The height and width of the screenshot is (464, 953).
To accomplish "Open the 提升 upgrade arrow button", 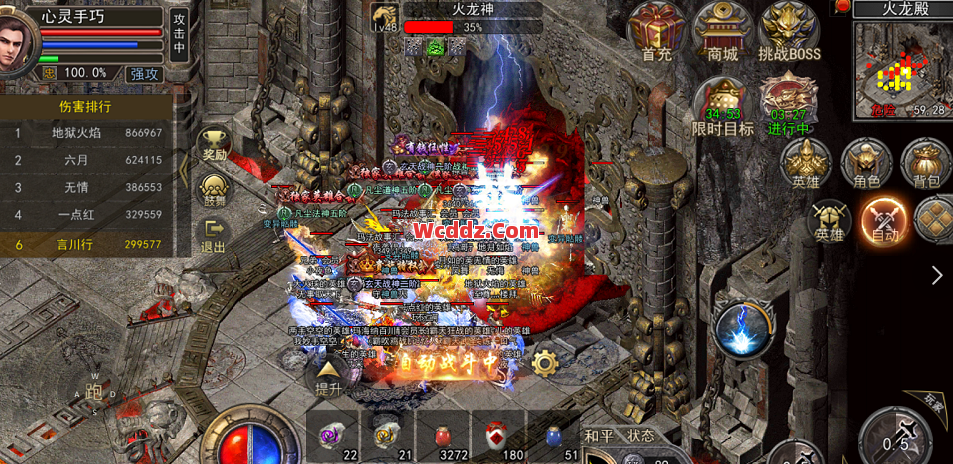I will click(x=329, y=377).
